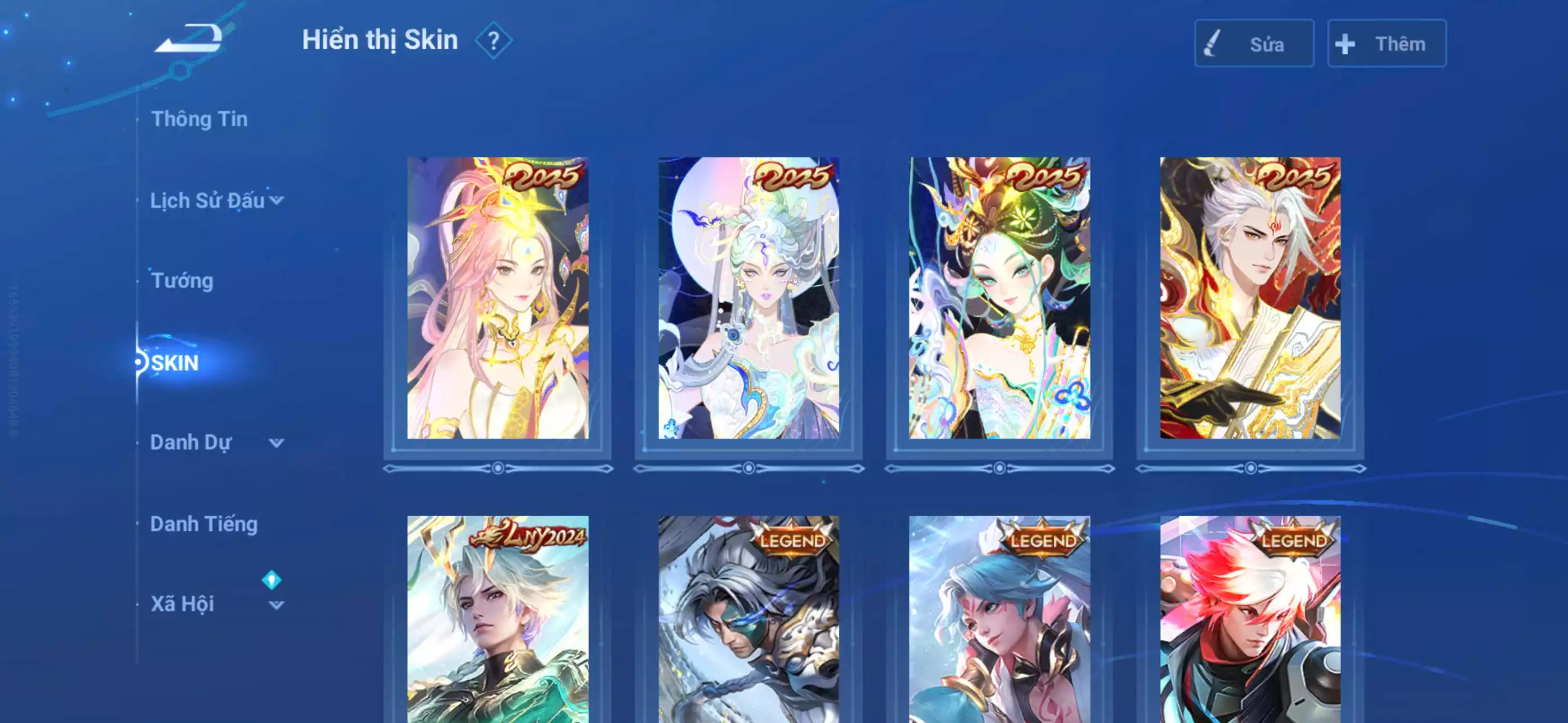Select the Danh Tiếng menu item
This screenshot has height=723, width=1568.
[x=205, y=523]
